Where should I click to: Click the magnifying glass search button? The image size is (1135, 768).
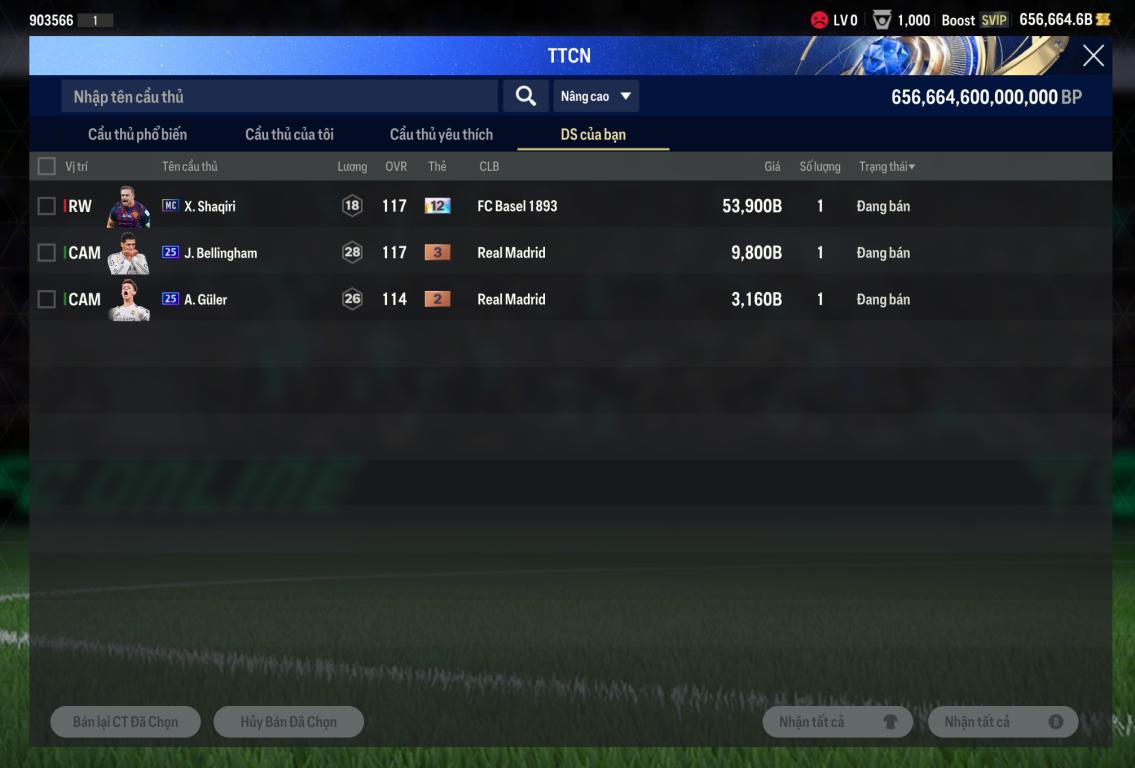click(525, 96)
